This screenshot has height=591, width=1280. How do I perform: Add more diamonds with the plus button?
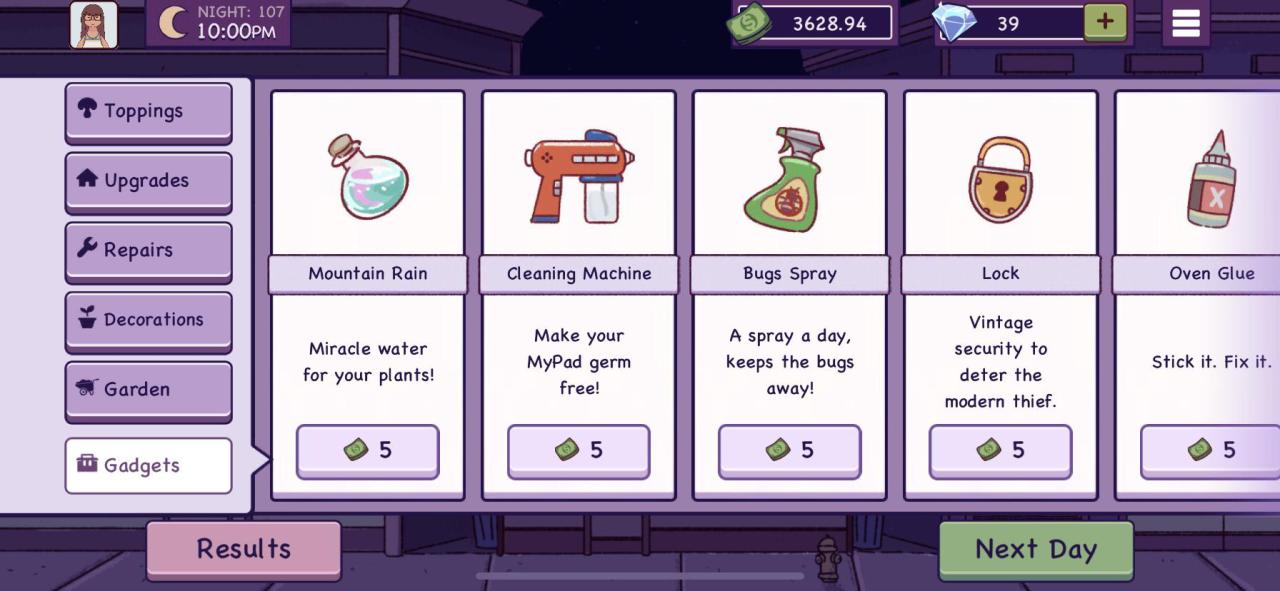(x=1104, y=22)
